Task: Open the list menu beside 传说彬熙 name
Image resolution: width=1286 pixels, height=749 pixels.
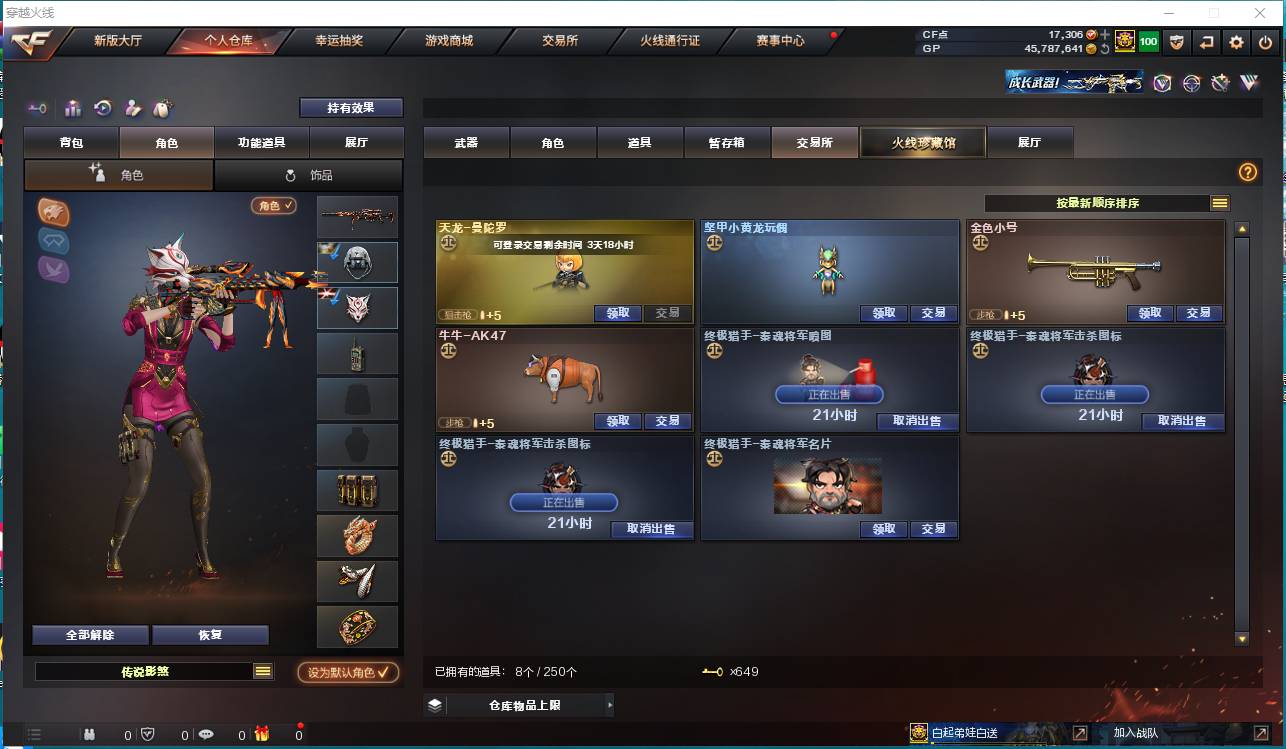Action: point(262,672)
